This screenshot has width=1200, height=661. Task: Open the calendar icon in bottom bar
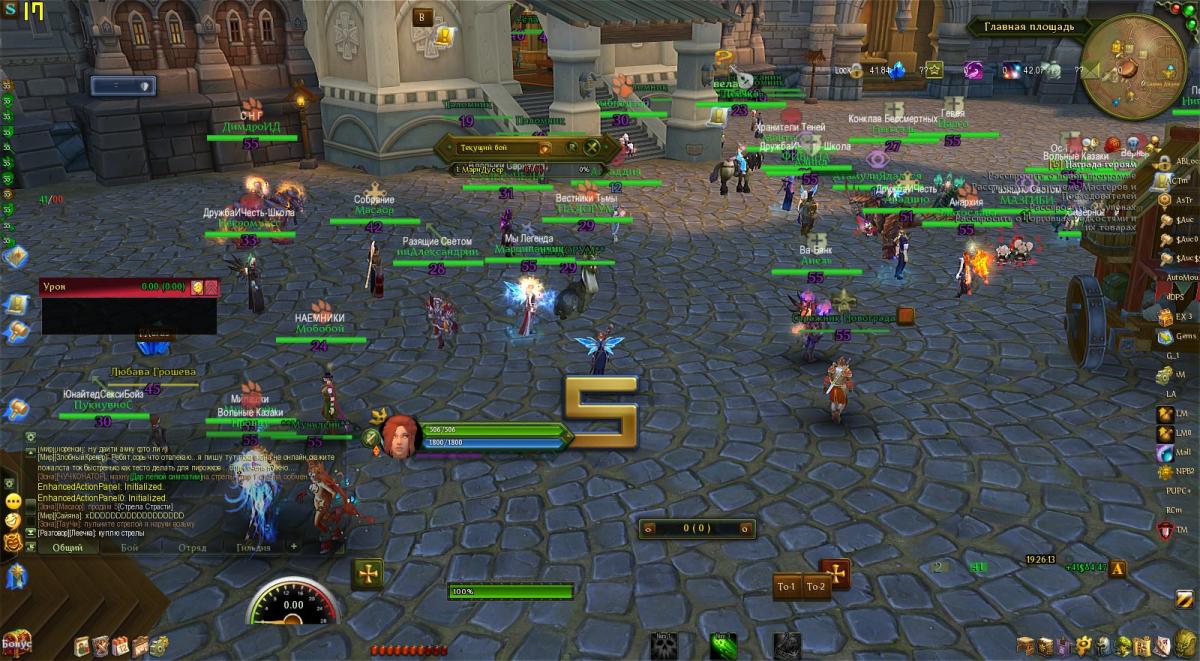click(120, 646)
